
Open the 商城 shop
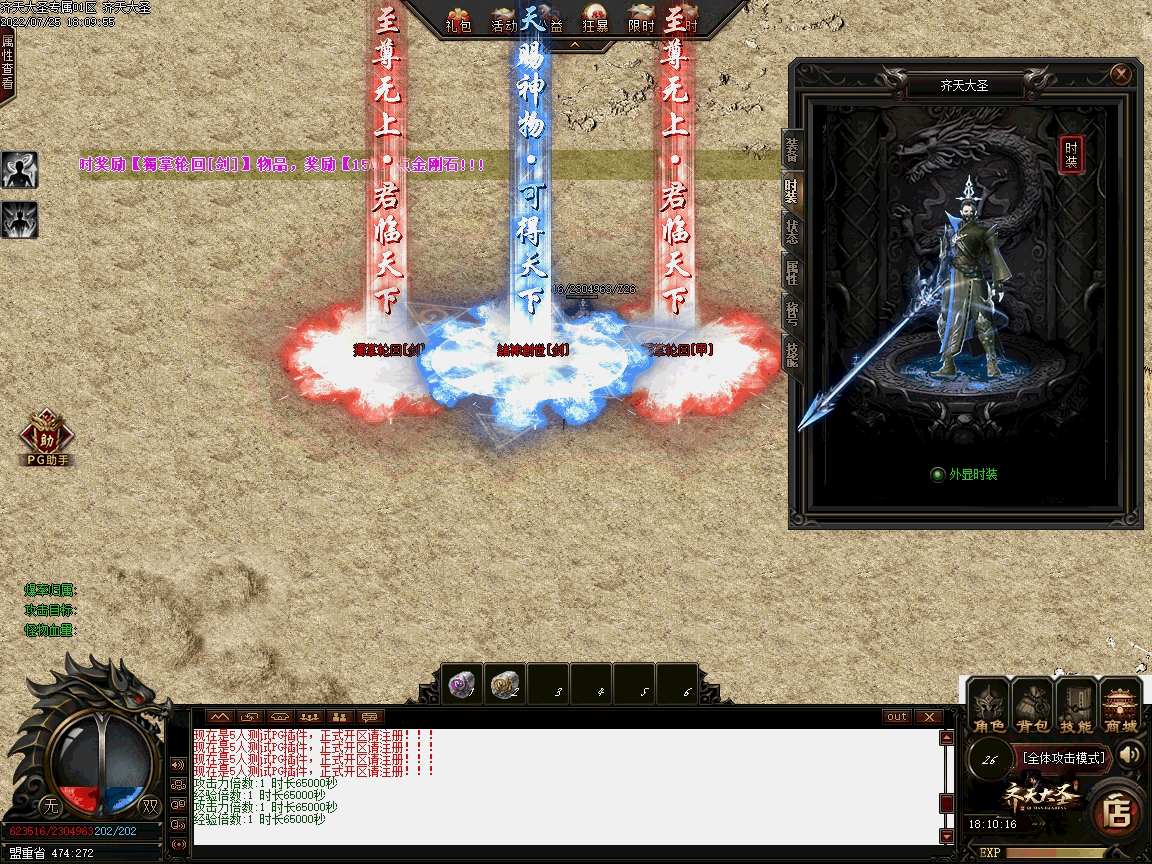1121,706
